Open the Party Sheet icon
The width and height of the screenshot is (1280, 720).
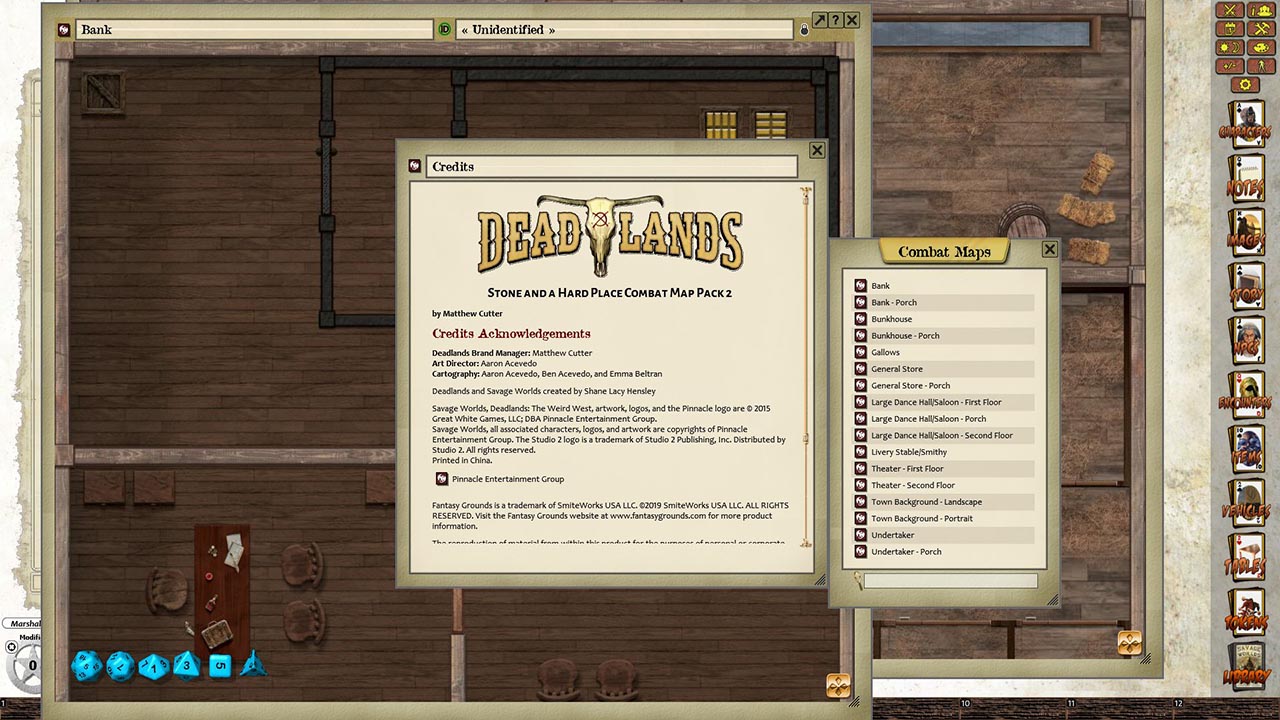click(1259, 11)
